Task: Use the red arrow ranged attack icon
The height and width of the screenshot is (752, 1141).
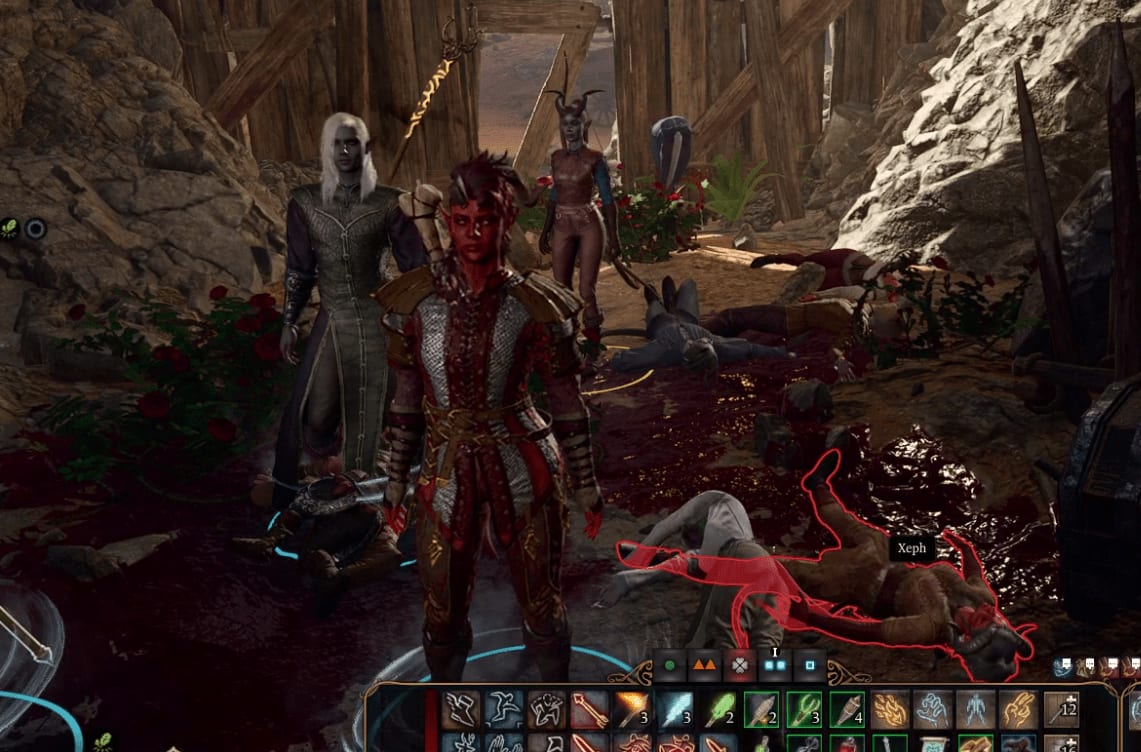Action: [x=589, y=709]
